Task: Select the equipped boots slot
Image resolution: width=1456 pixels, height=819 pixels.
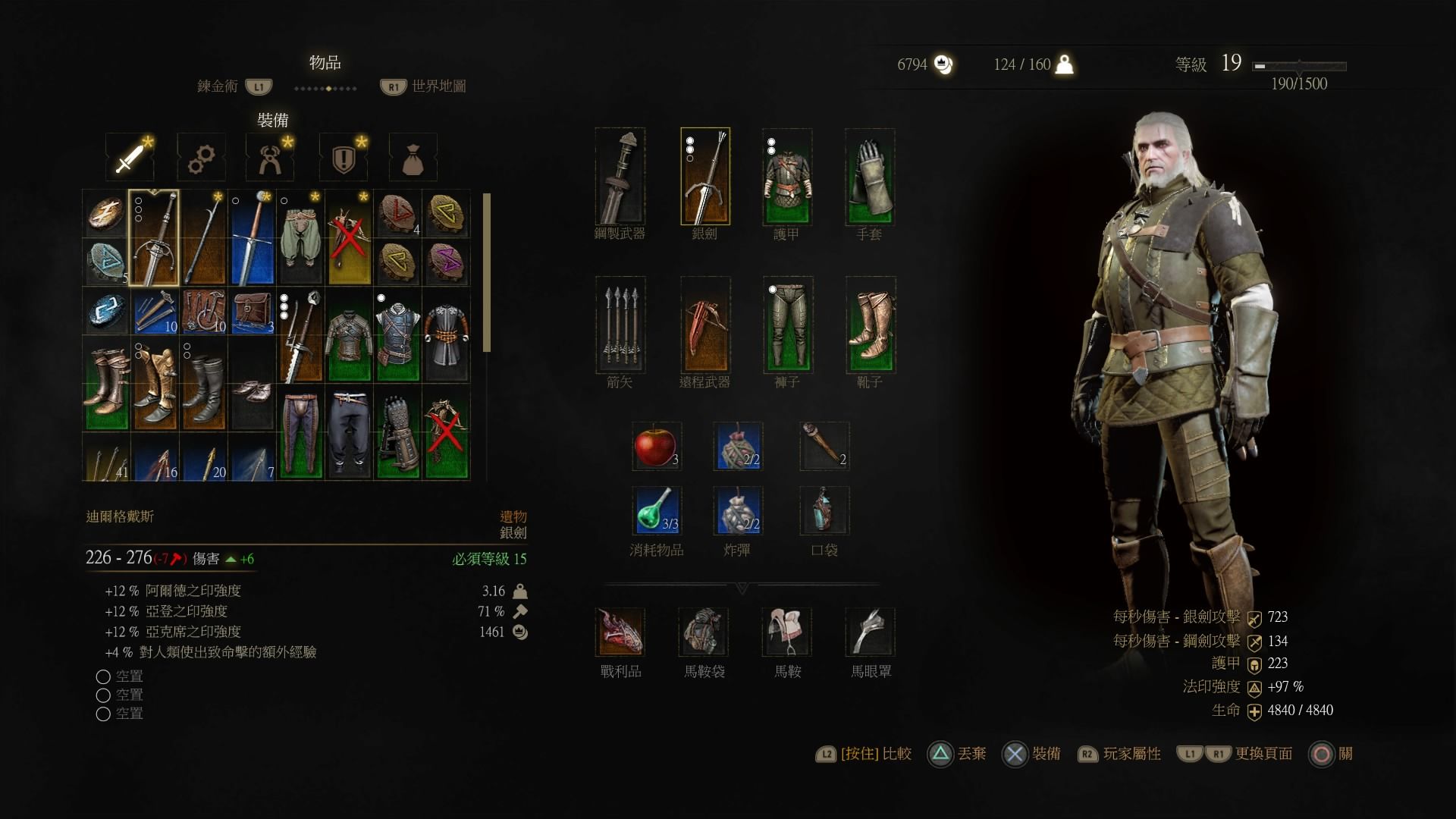Action: [x=871, y=325]
